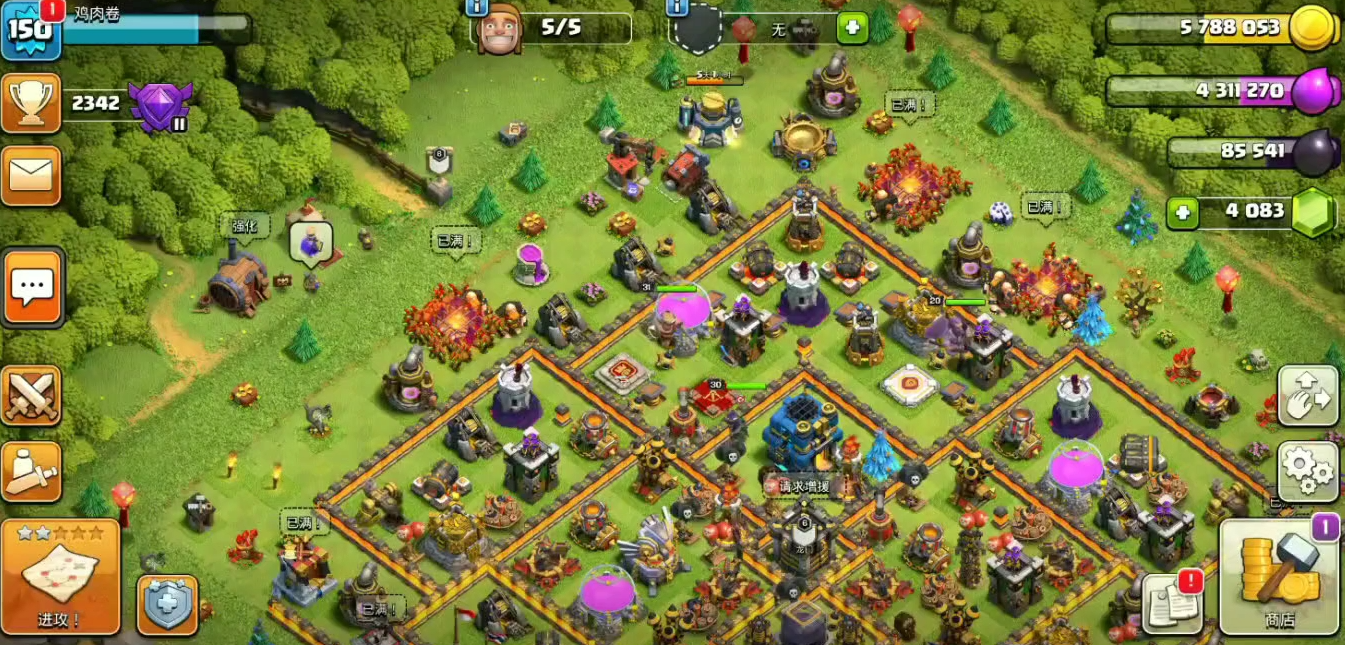Tap the blue shield plus button
The image size is (1345, 645).
coord(167,604)
